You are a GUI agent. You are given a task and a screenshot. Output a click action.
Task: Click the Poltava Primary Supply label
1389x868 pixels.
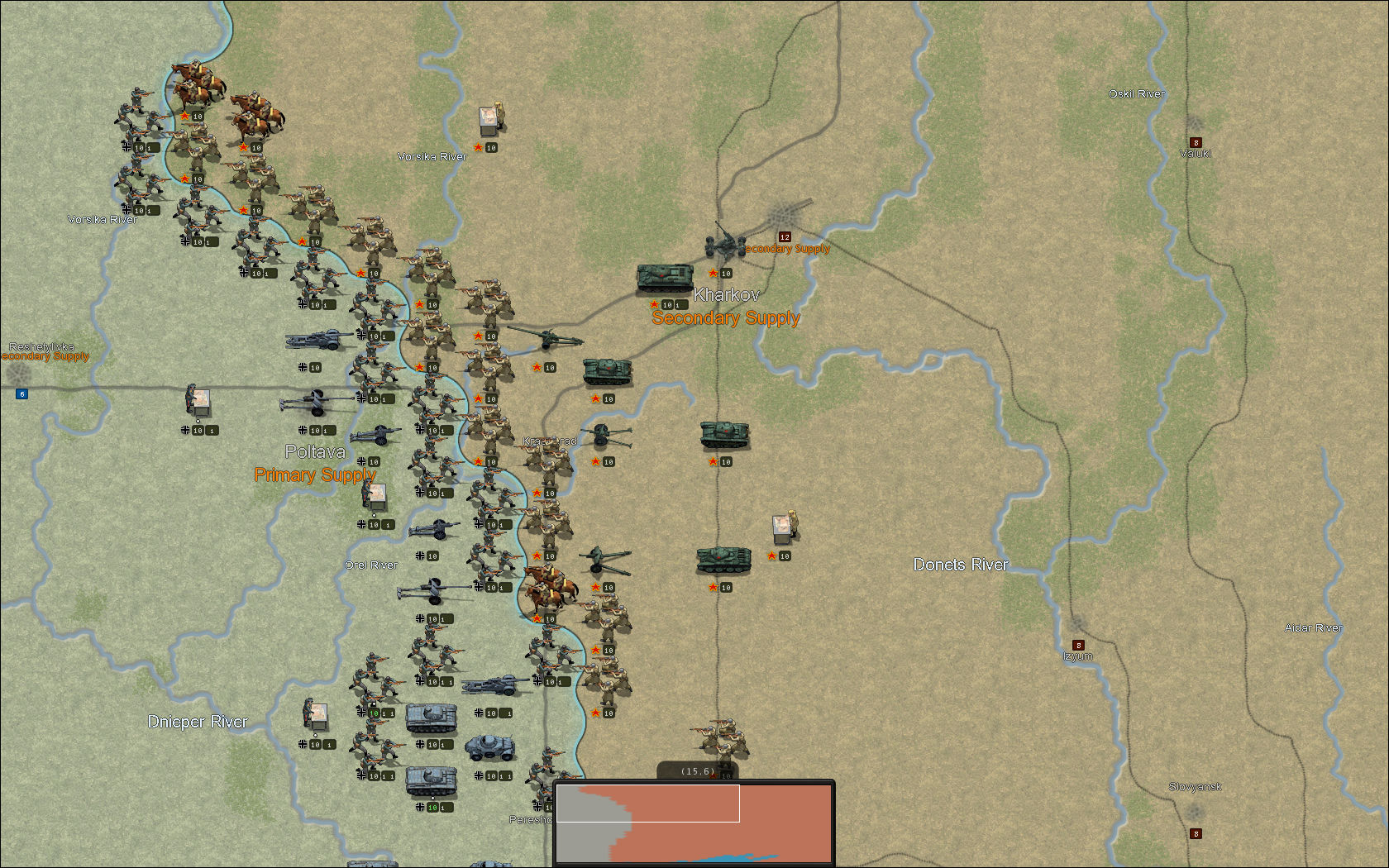coord(315,475)
